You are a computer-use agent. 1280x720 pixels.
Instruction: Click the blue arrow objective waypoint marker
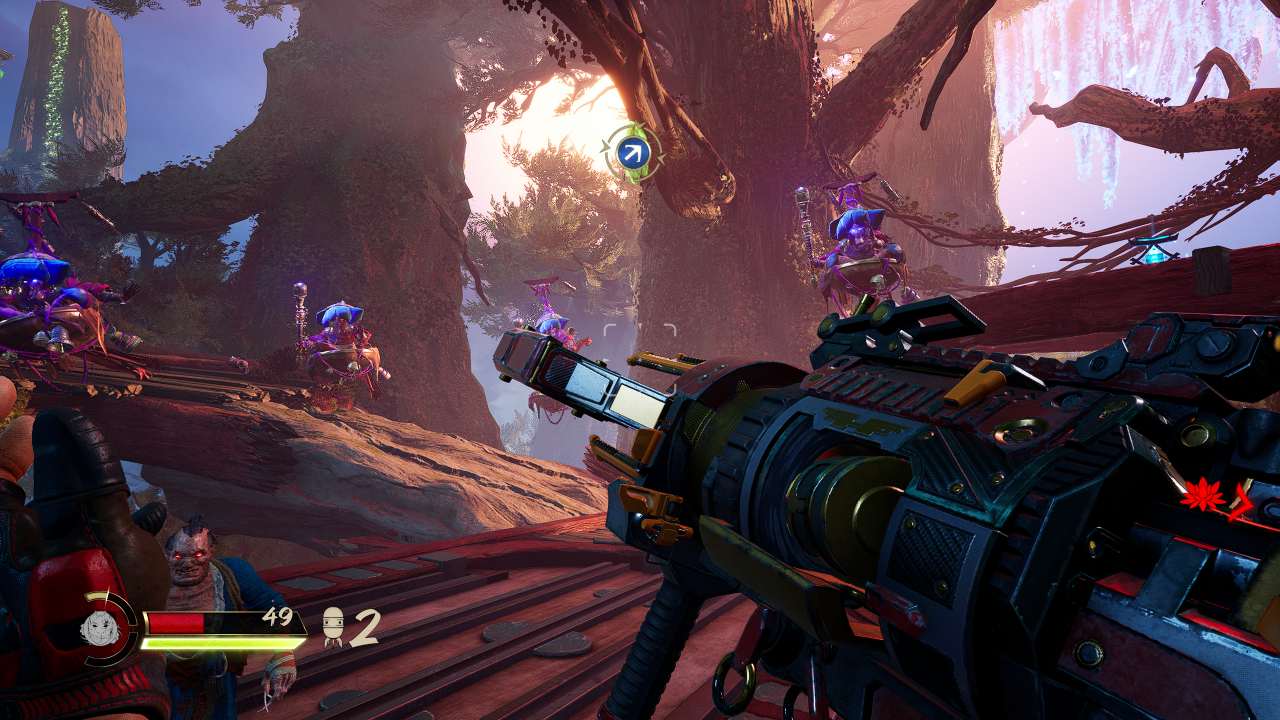click(x=632, y=153)
